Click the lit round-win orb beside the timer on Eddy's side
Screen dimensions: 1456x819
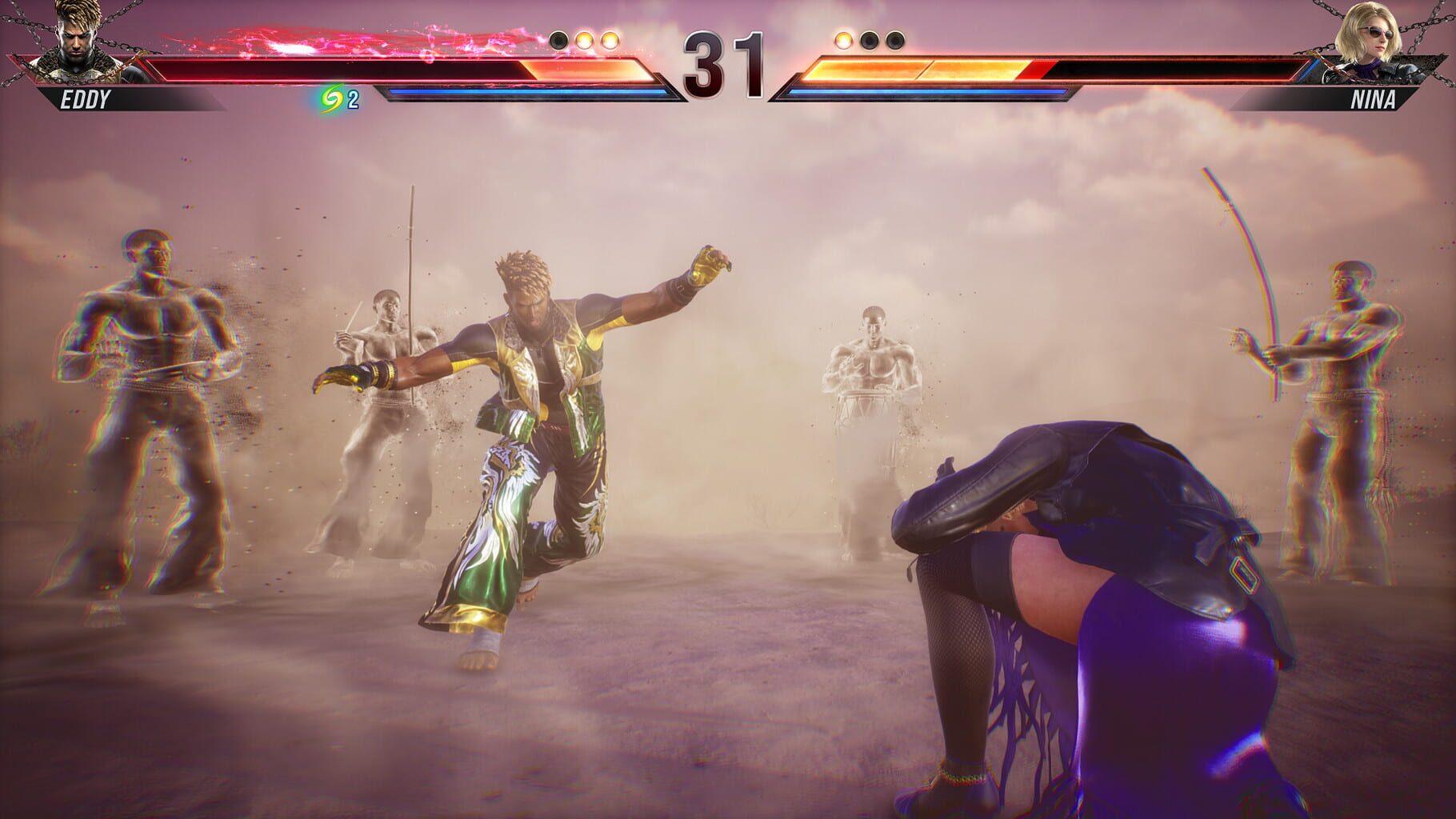(610, 38)
